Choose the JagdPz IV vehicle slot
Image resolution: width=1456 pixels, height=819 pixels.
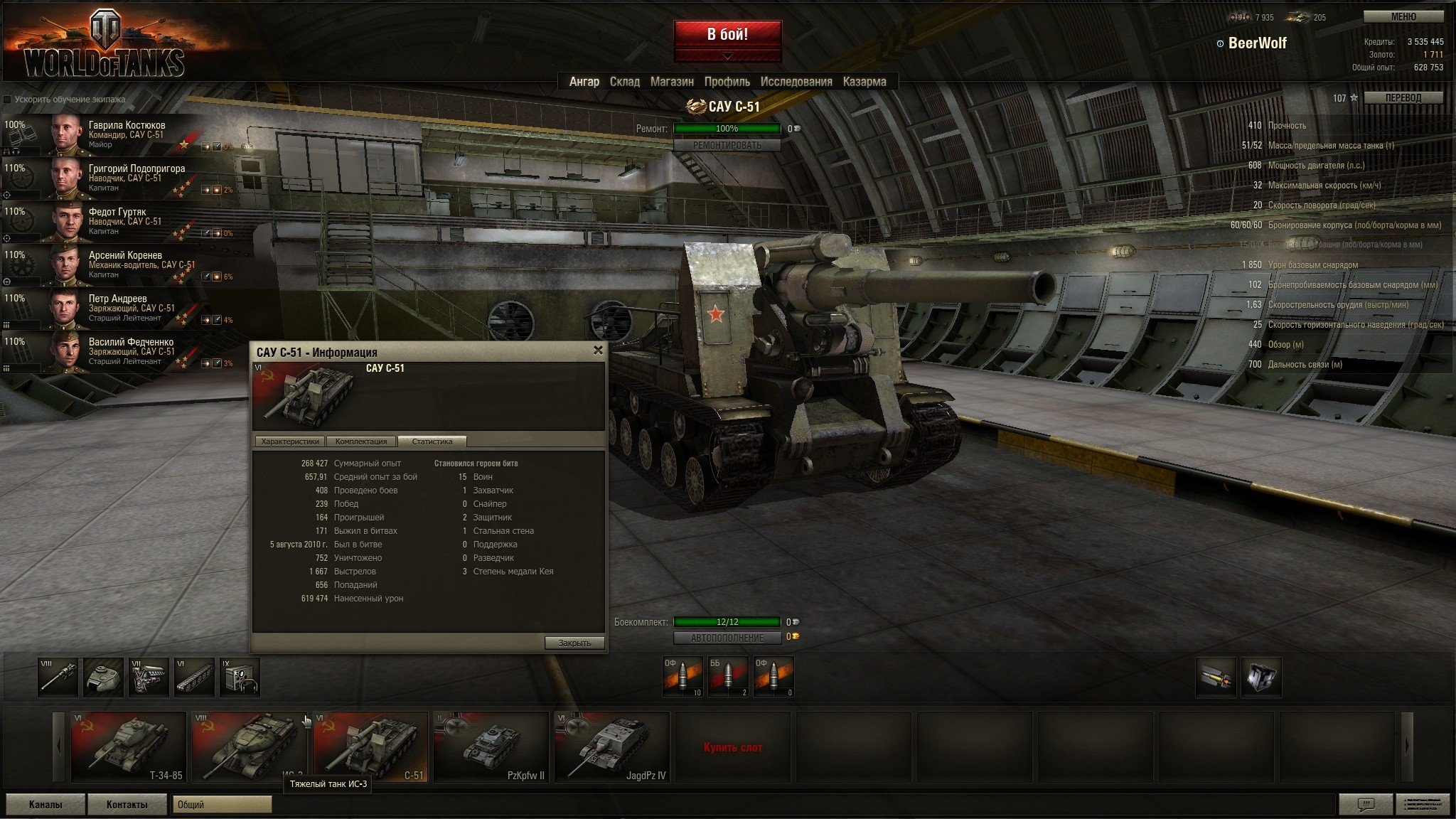pyautogui.click(x=612, y=746)
